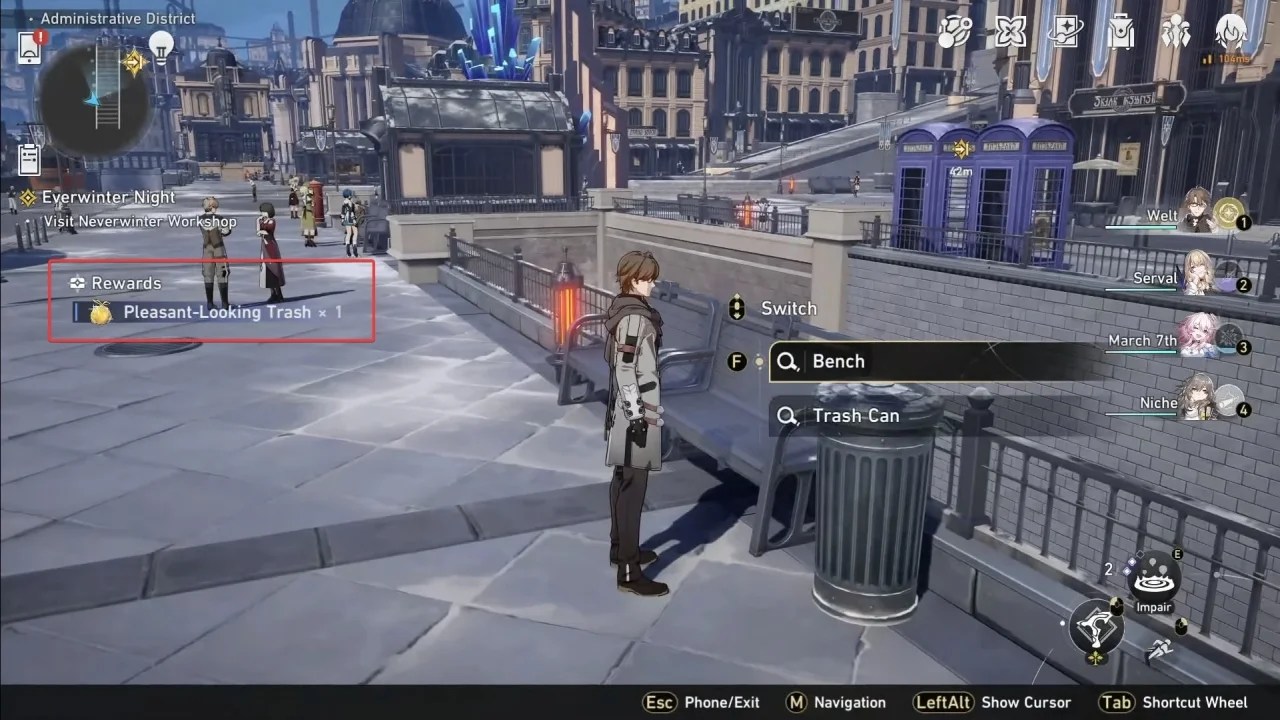
Task: Select the party lineup icon at top right
Action: pos(1178,32)
